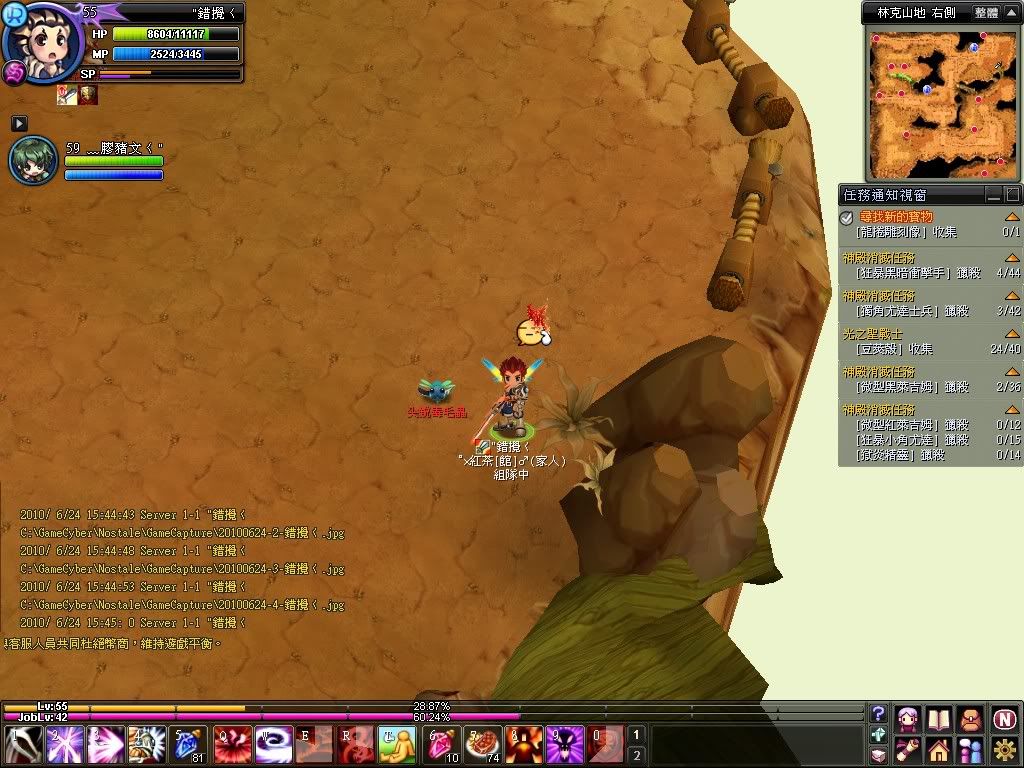Screen dimensions: 1024x768
Task: Open the house icon menu
Action: click(938, 749)
